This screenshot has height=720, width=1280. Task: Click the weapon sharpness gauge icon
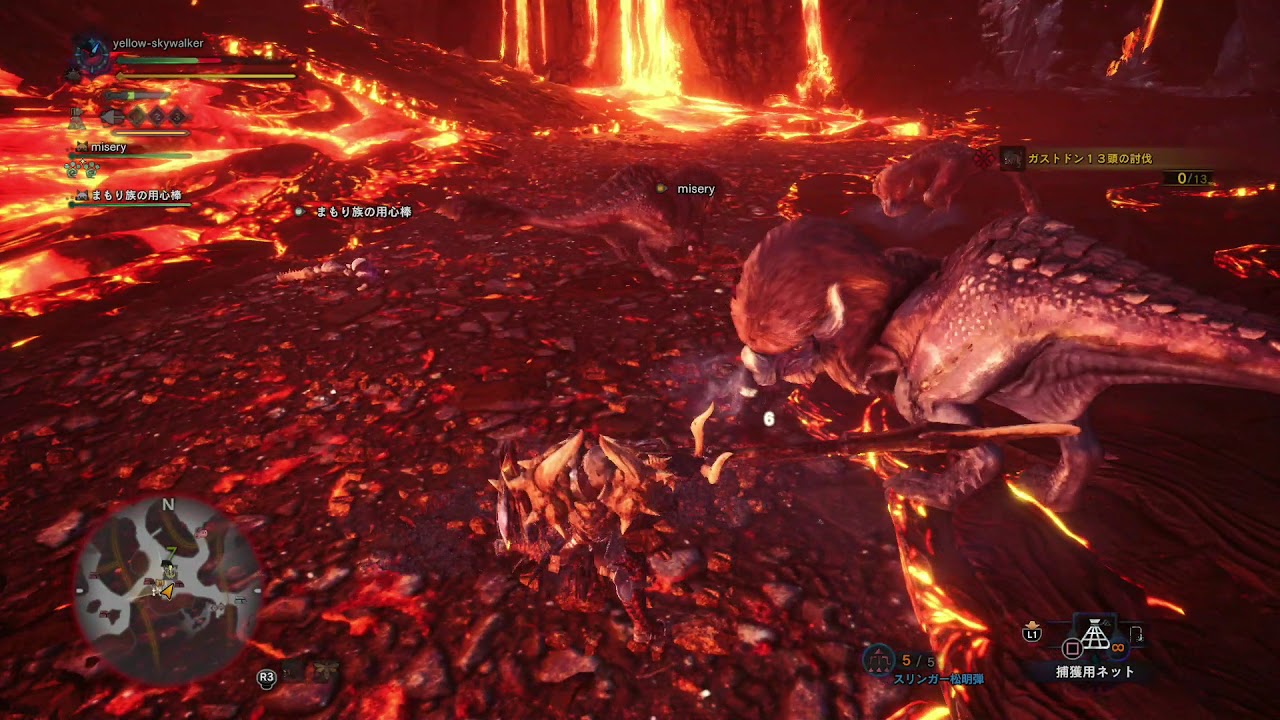pyautogui.click(x=135, y=95)
